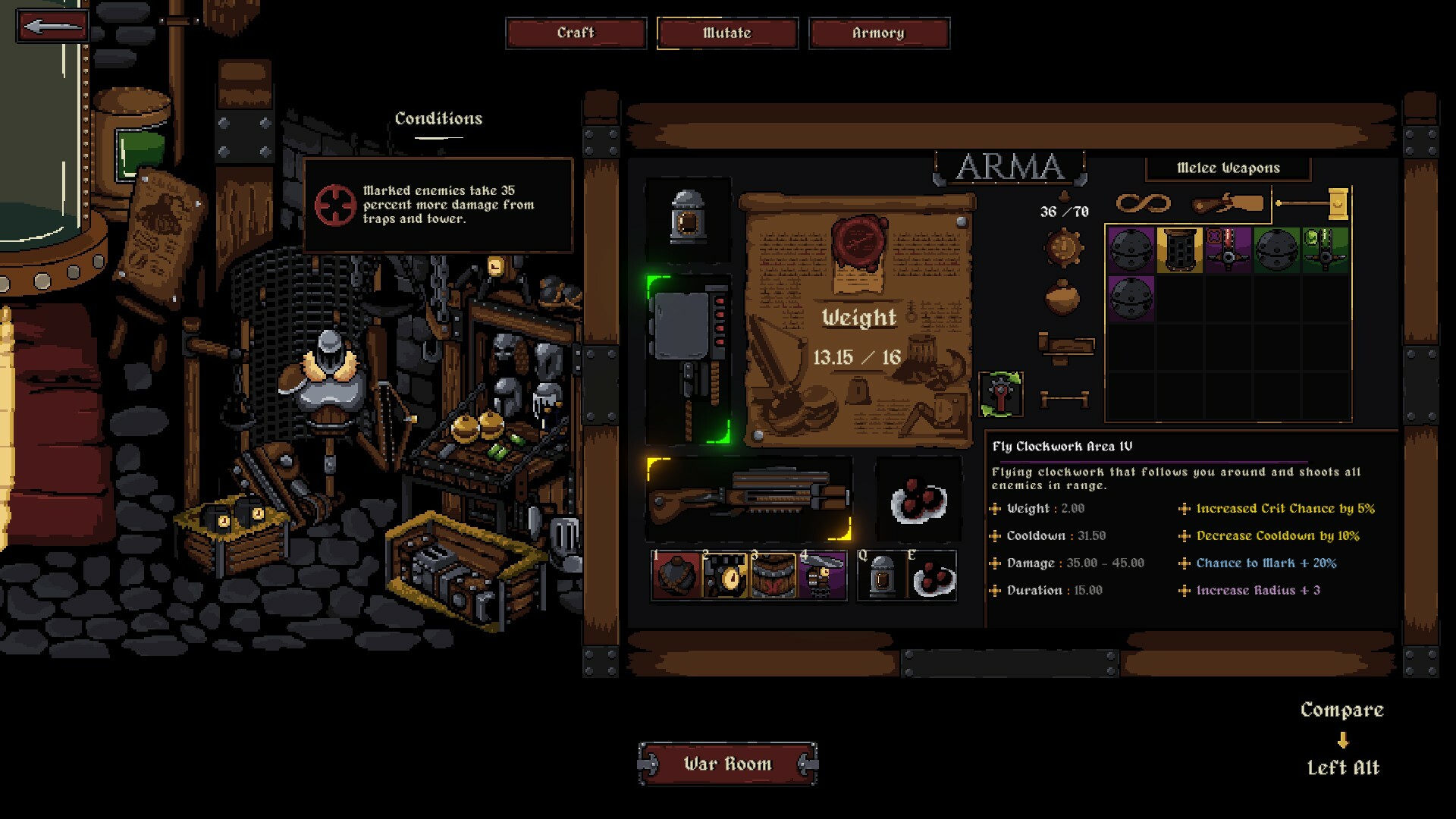The width and height of the screenshot is (1456, 819).
Task: Select the green-framed mutation icon next to the grid
Action: click(x=1000, y=395)
